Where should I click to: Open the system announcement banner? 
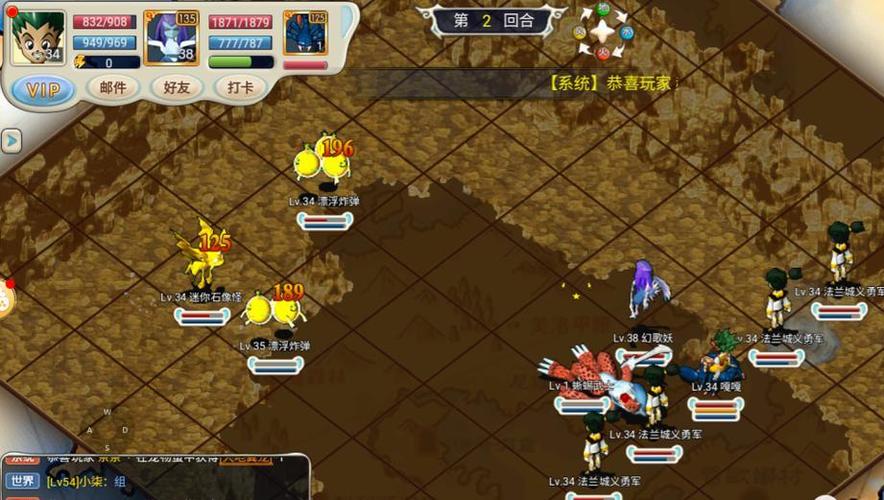click(x=612, y=83)
